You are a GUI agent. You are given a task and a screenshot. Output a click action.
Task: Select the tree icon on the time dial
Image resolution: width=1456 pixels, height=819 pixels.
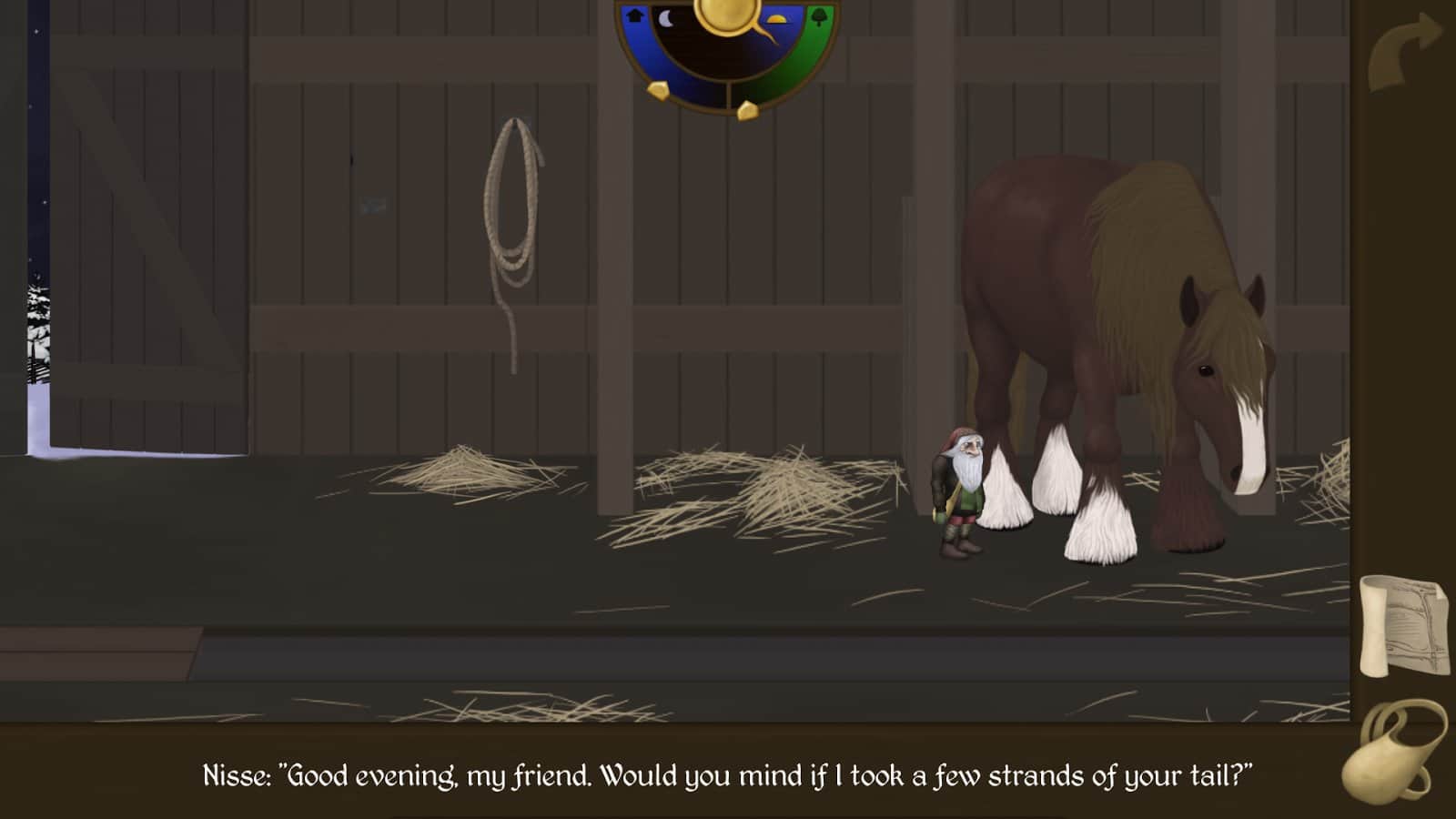coord(819,17)
